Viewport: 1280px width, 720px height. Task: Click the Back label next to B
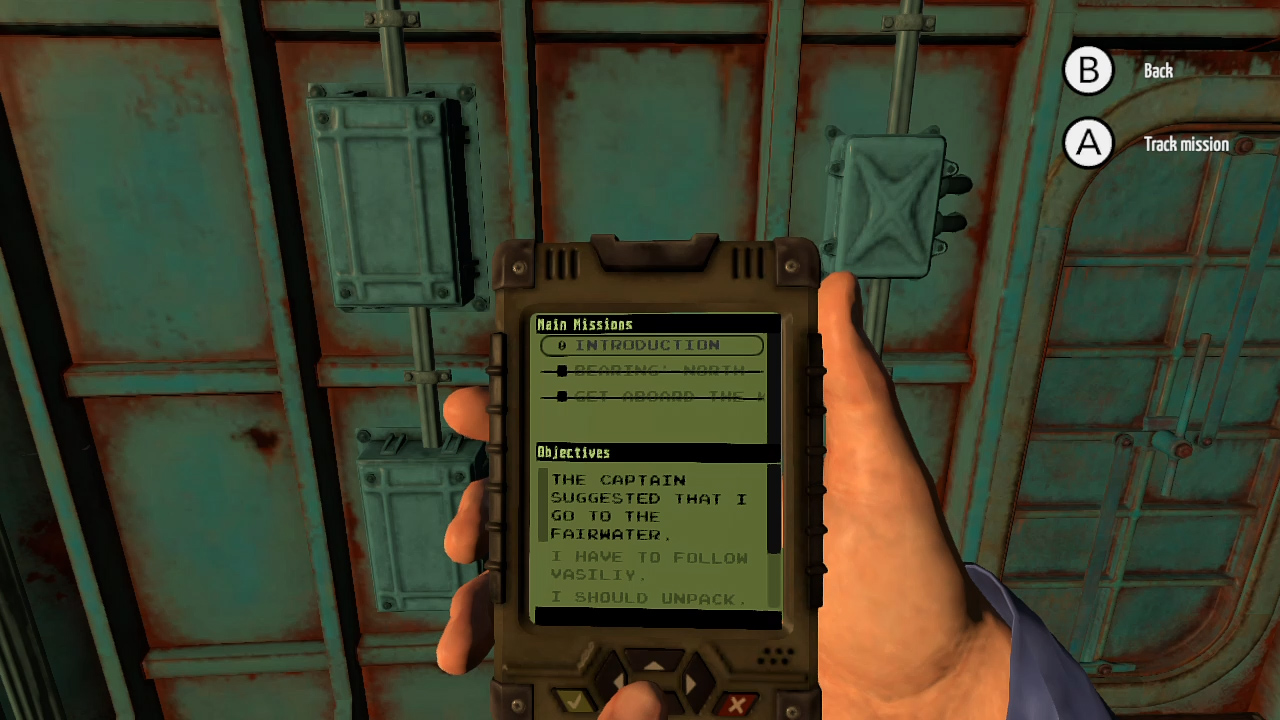1157,70
